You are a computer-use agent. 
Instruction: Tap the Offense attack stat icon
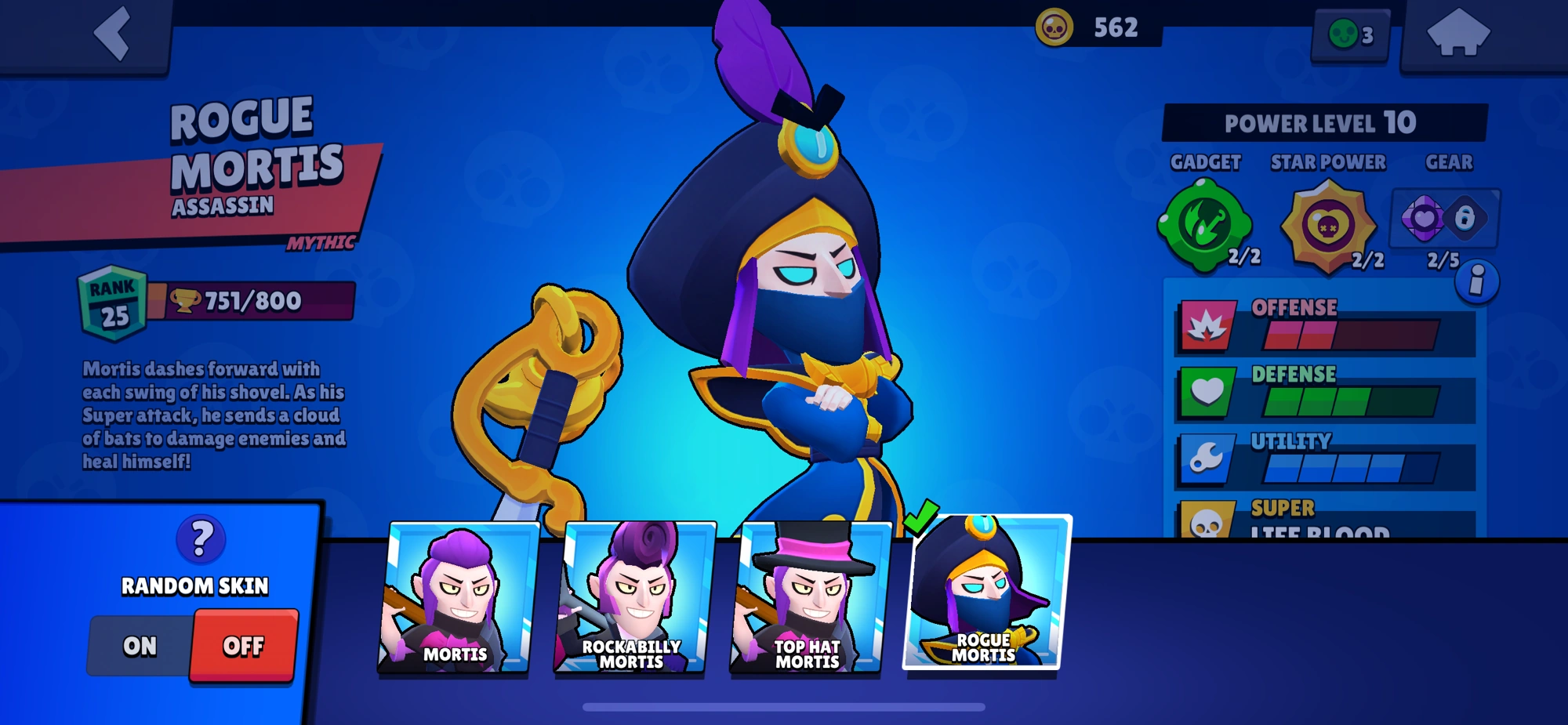[1207, 325]
